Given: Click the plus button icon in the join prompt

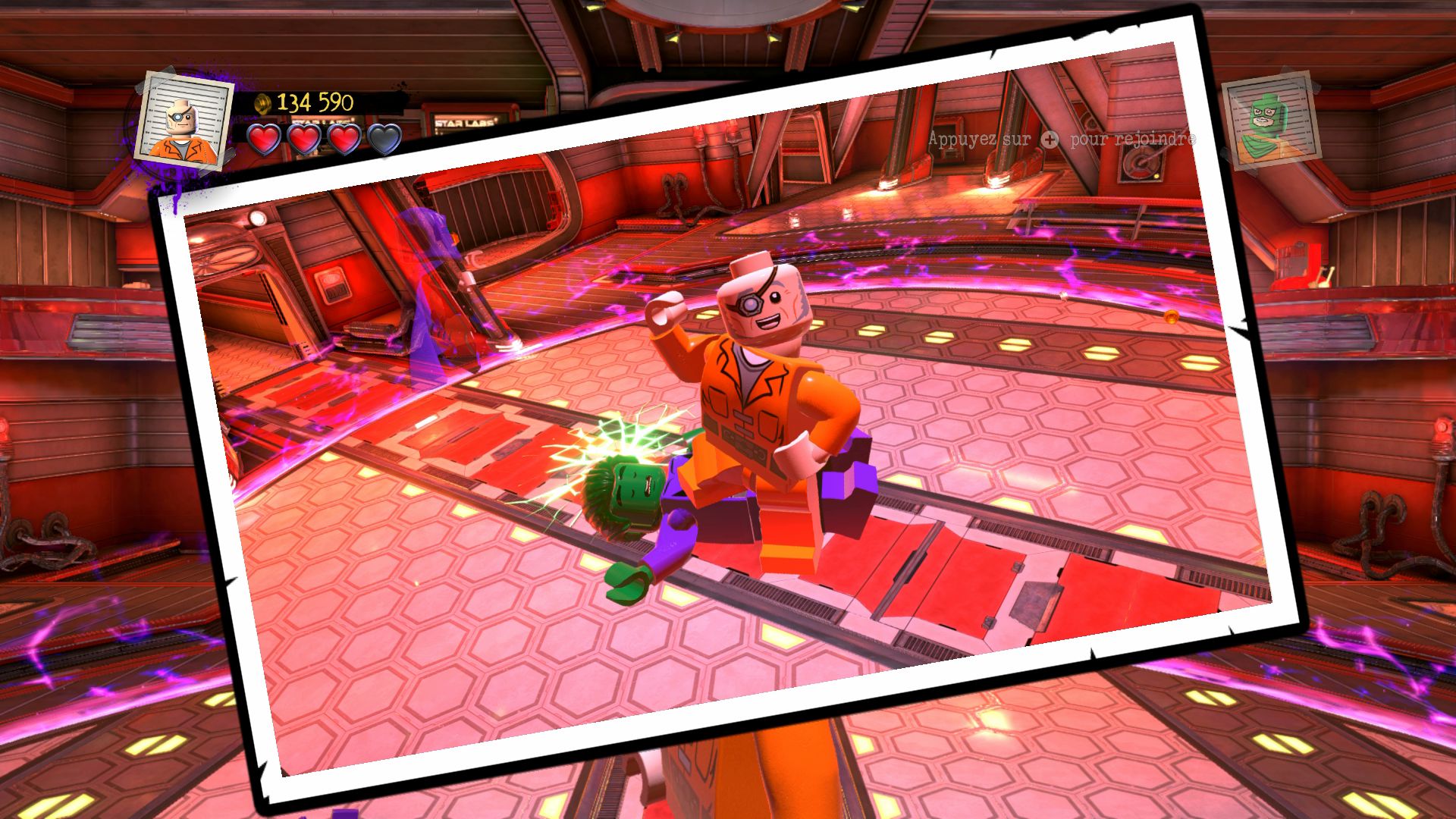Looking at the screenshot, I should pyautogui.click(x=1050, y=140).
